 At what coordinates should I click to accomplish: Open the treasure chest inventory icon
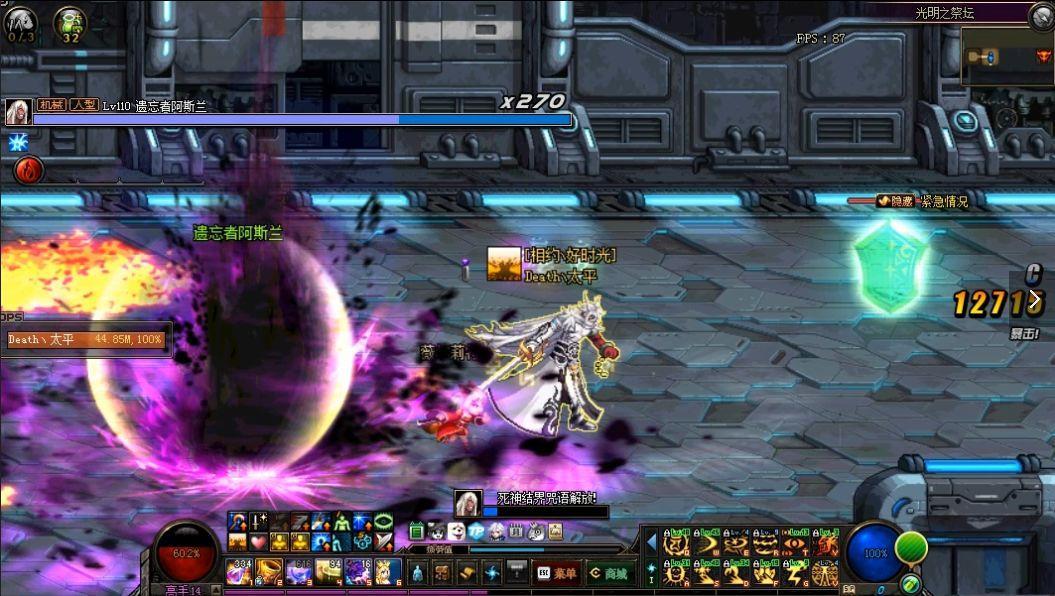(x=442, y=573)
